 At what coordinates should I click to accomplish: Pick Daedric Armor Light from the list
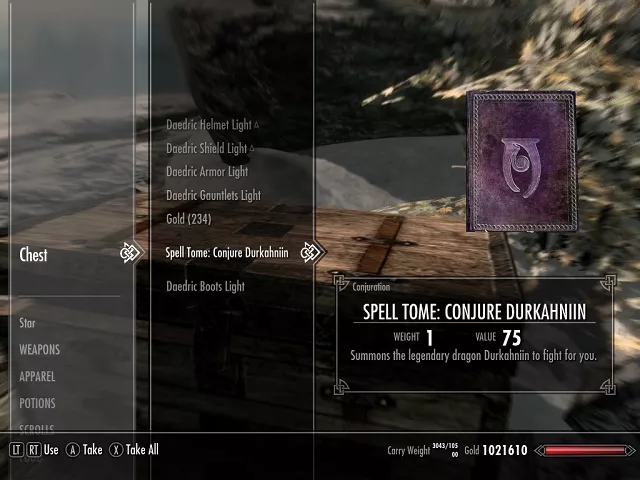coord(206,172)
